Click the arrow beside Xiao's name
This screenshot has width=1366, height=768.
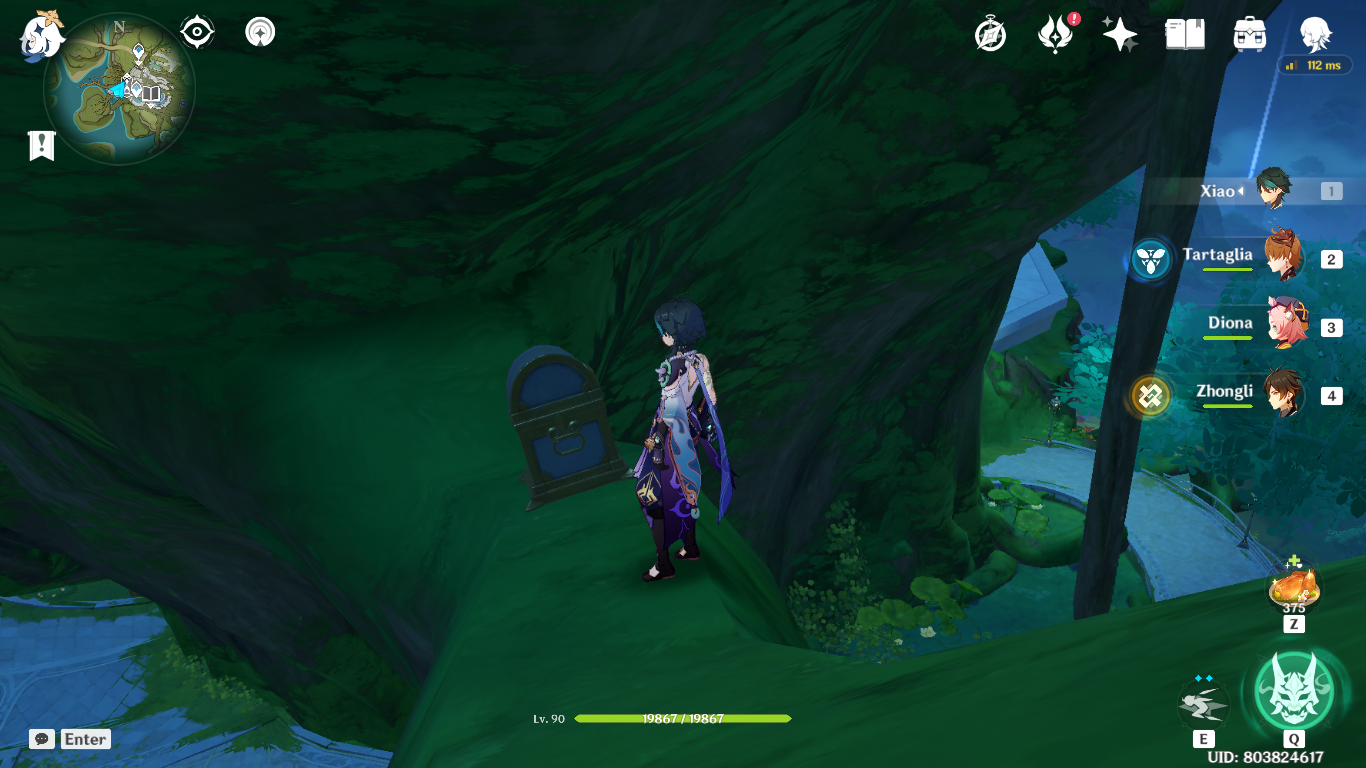point(1239,192)
